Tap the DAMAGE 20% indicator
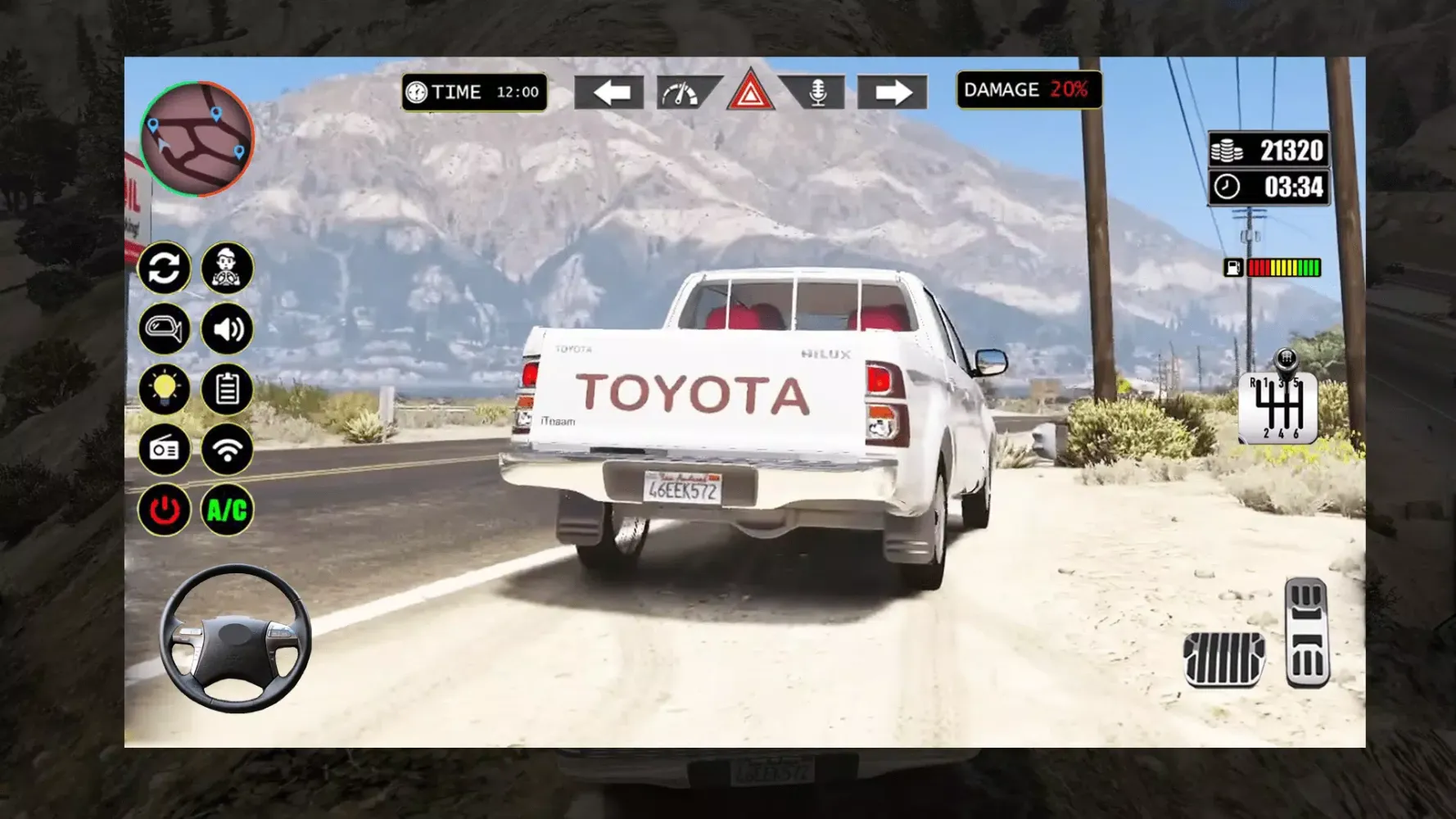1456x819 pixels. pyautogui.click(x=1029, y=90)
